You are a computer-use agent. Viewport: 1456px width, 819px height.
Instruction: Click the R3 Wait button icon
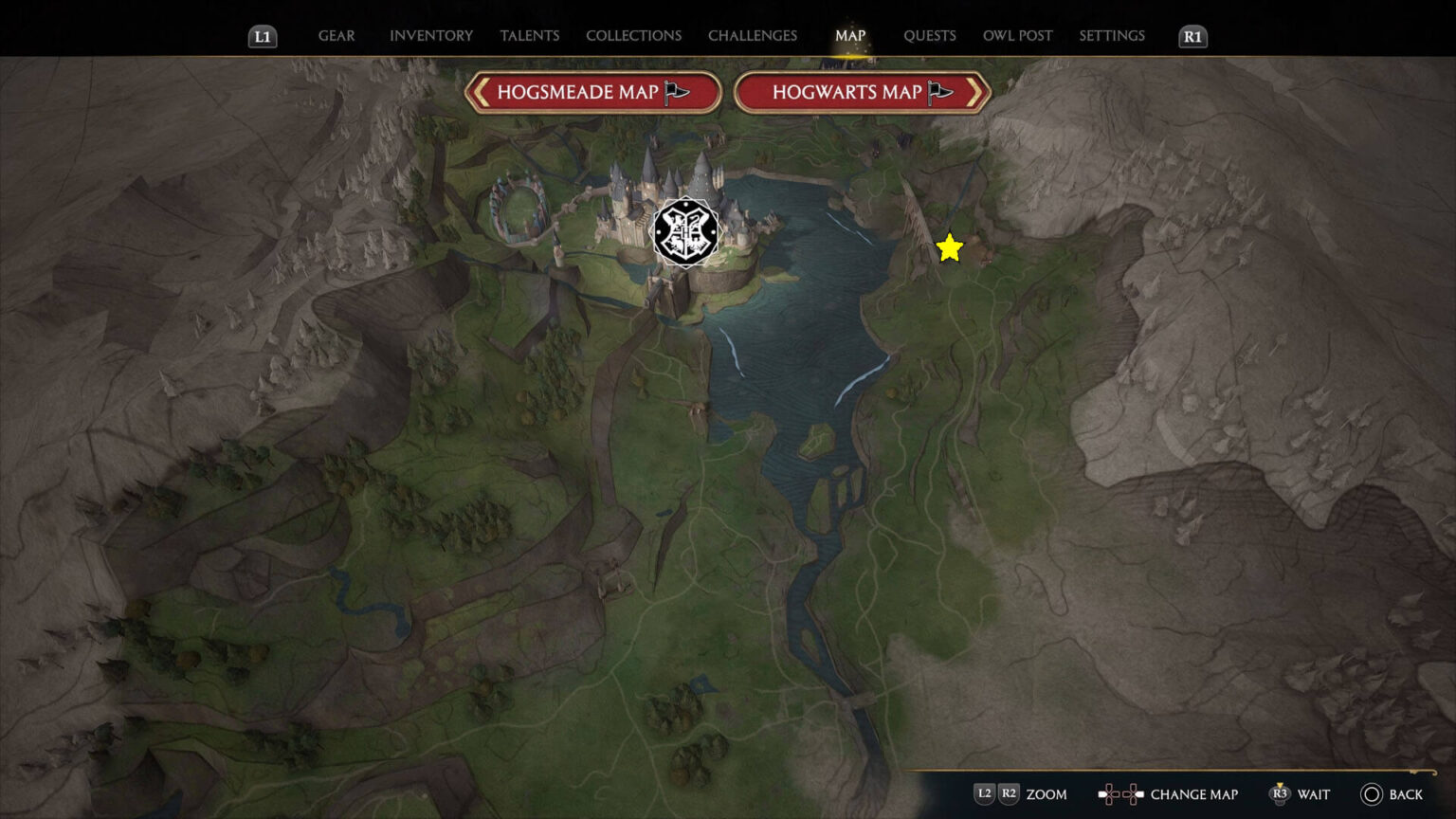[x=1282, y=794]
